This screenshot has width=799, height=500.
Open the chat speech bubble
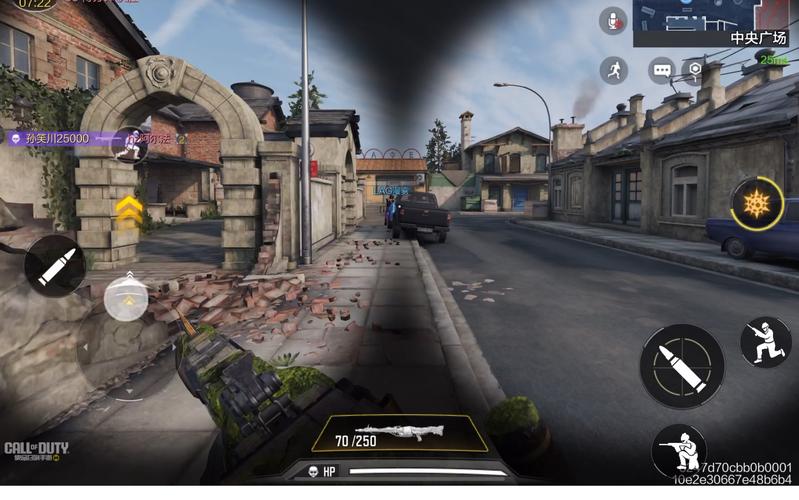(661, 70)
